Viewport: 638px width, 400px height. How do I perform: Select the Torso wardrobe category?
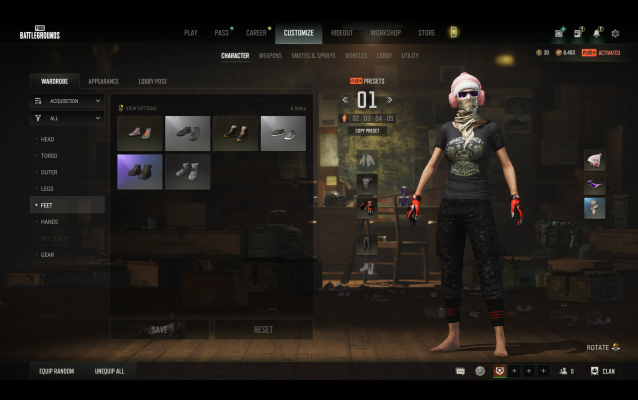49,155
